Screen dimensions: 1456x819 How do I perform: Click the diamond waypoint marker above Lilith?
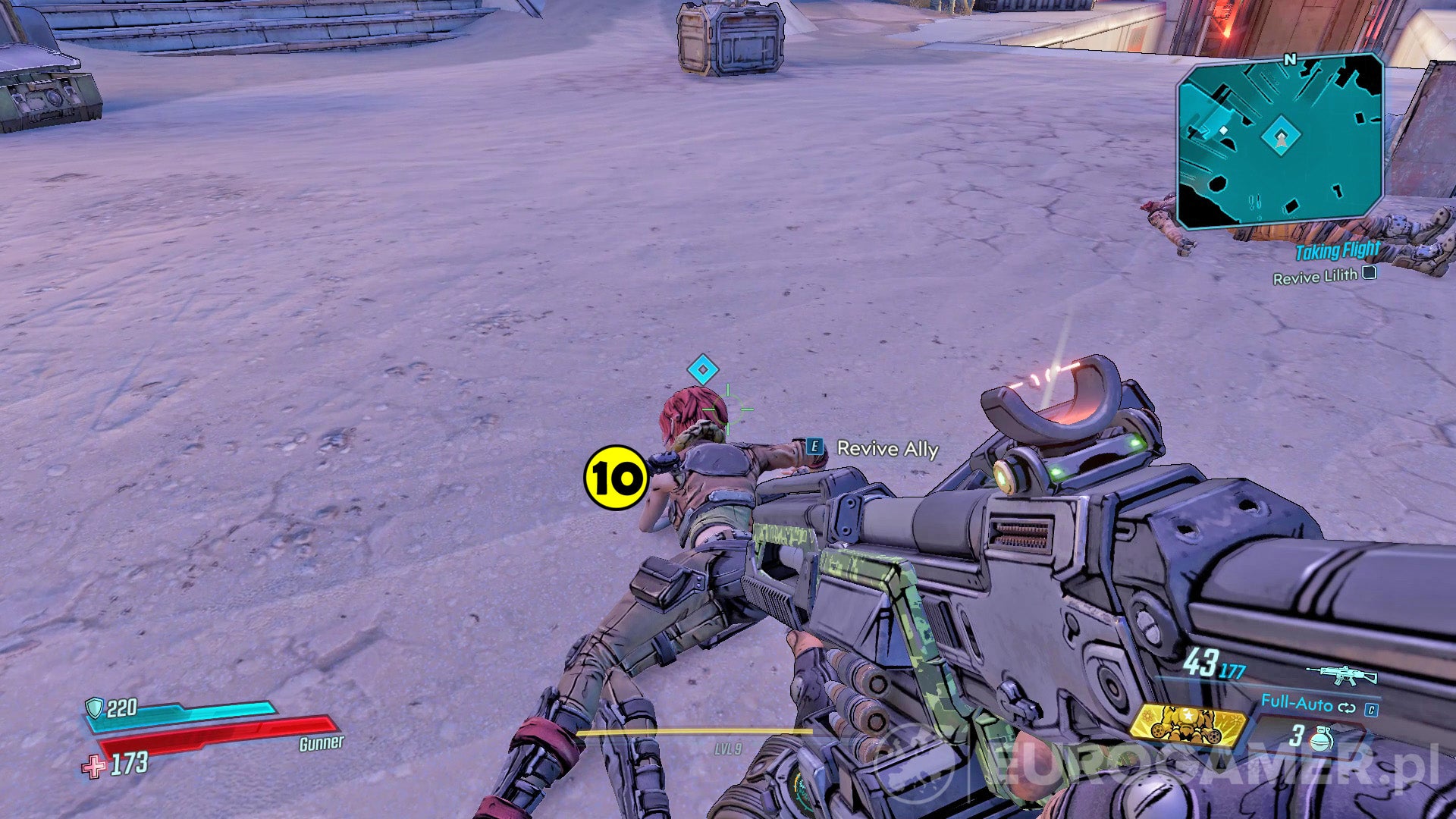tap(701, 370)
